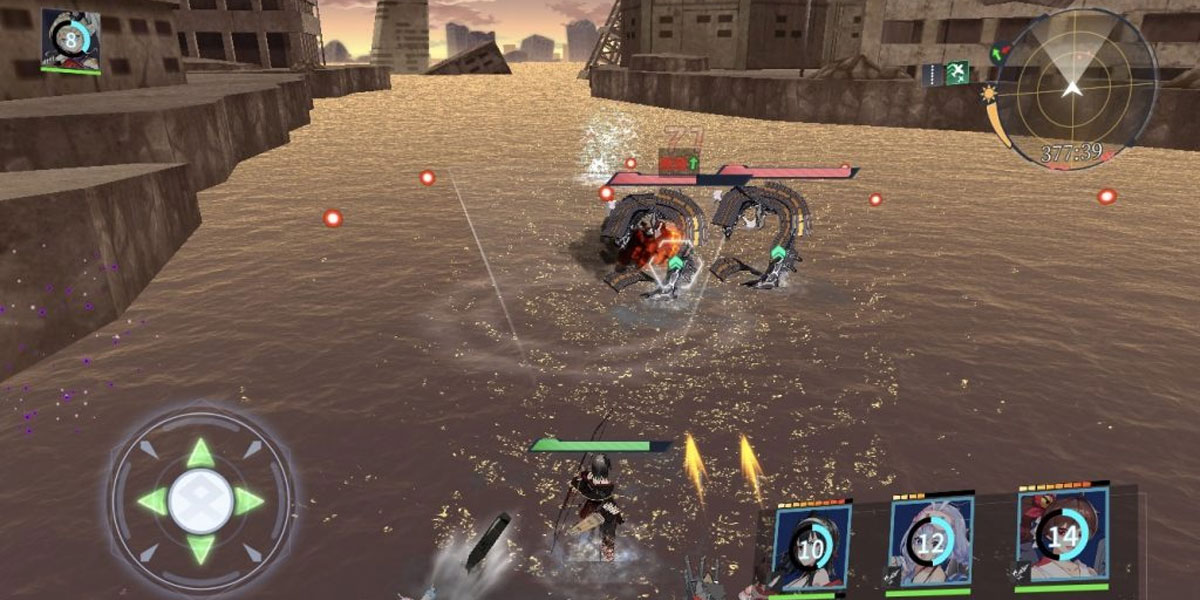The height and width of the screenshot is (600, 1200).
Task: Click the leader portrait showing 8
Action: click(70, 40)
